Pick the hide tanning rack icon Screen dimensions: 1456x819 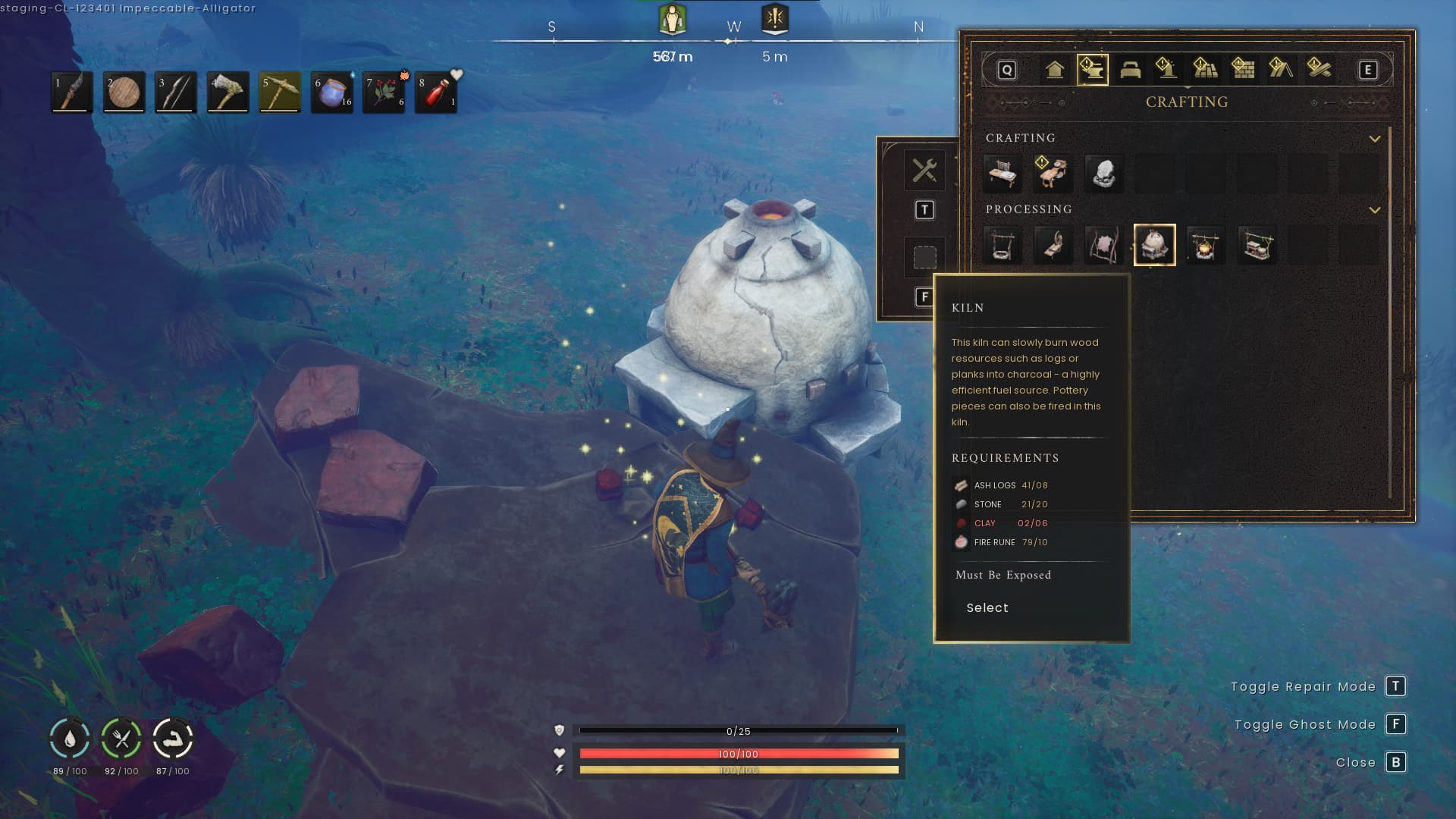point(1103,245)
